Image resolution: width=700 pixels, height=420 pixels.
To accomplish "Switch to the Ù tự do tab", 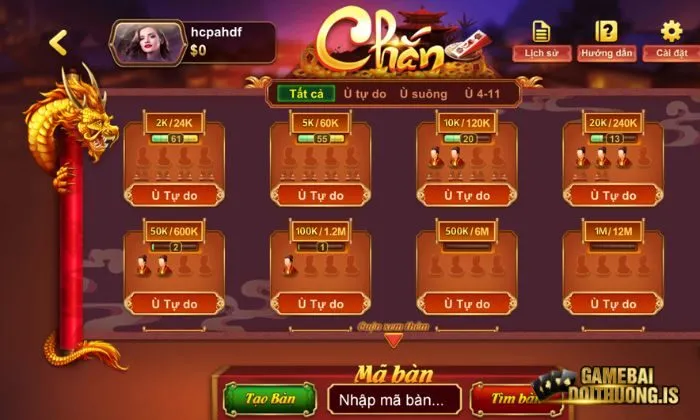I will coord(363,93).
